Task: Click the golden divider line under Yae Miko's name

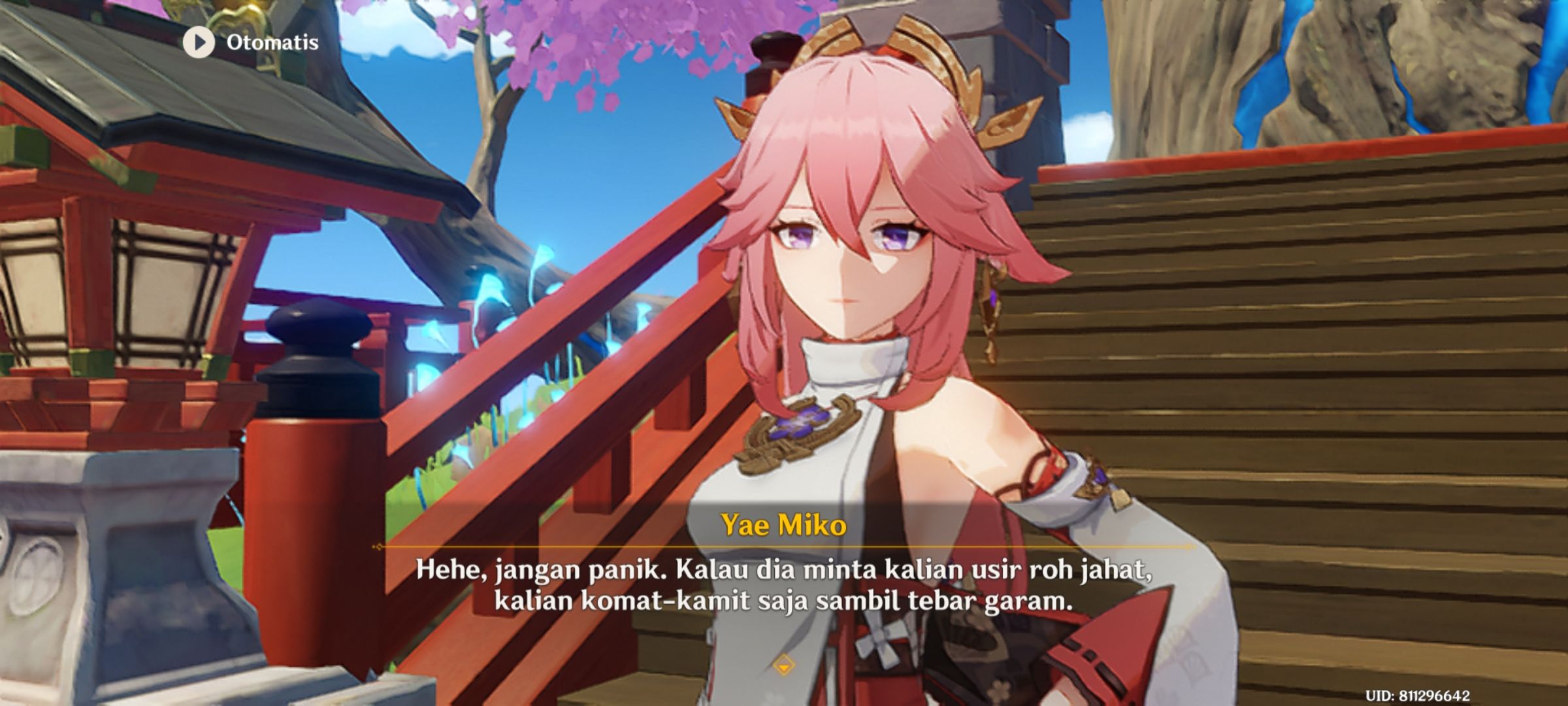Action: (784, 543)
